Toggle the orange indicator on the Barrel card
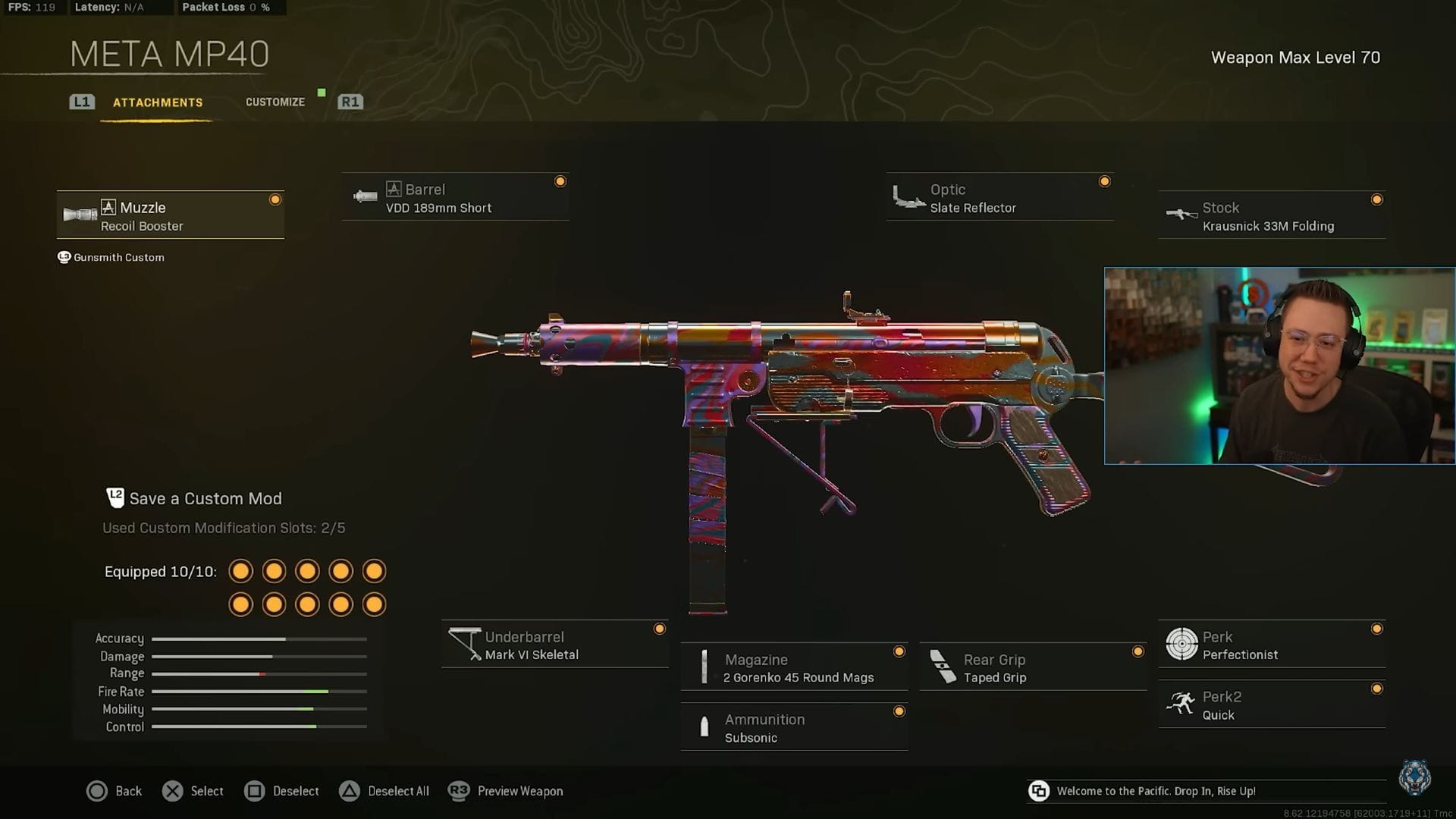This screenshot has height=819, width=1456. point(560,181)
